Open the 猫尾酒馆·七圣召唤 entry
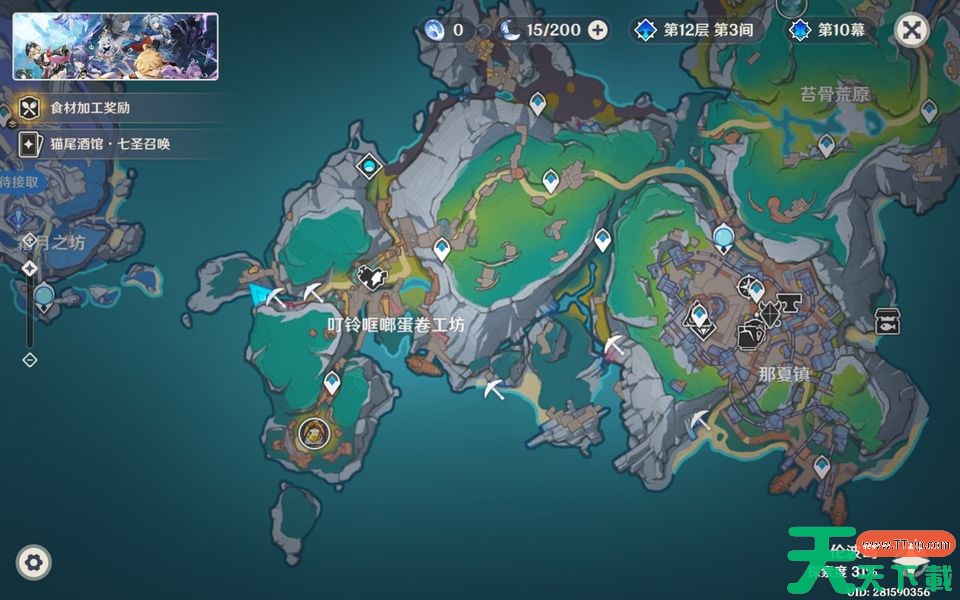Image resolution: width=960 pixels, height=600 pixels. click(x=110, y=144)
